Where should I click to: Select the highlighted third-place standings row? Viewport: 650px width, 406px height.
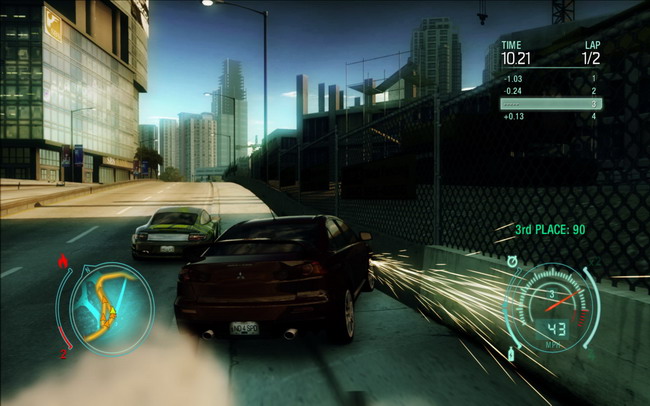tap(550, 103)
